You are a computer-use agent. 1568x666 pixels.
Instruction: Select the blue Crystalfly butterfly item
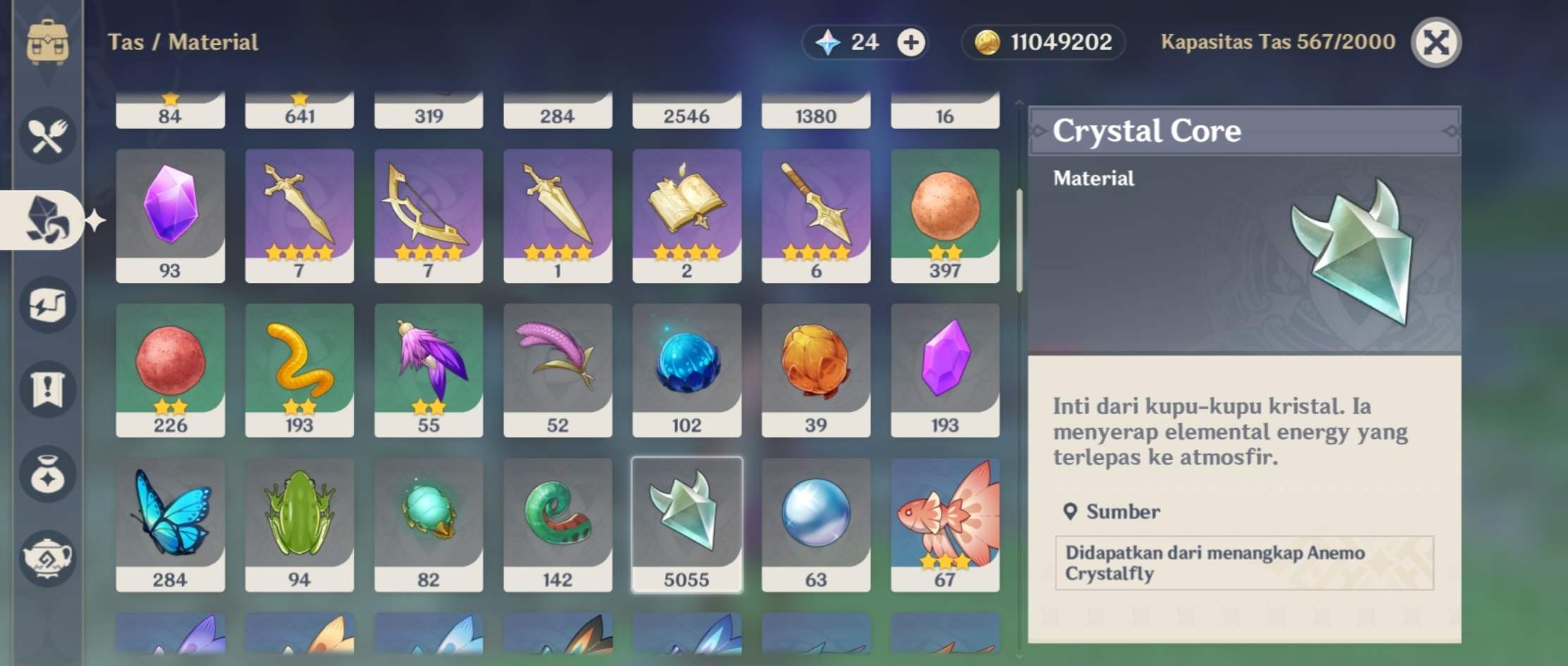tap(170, 523)
